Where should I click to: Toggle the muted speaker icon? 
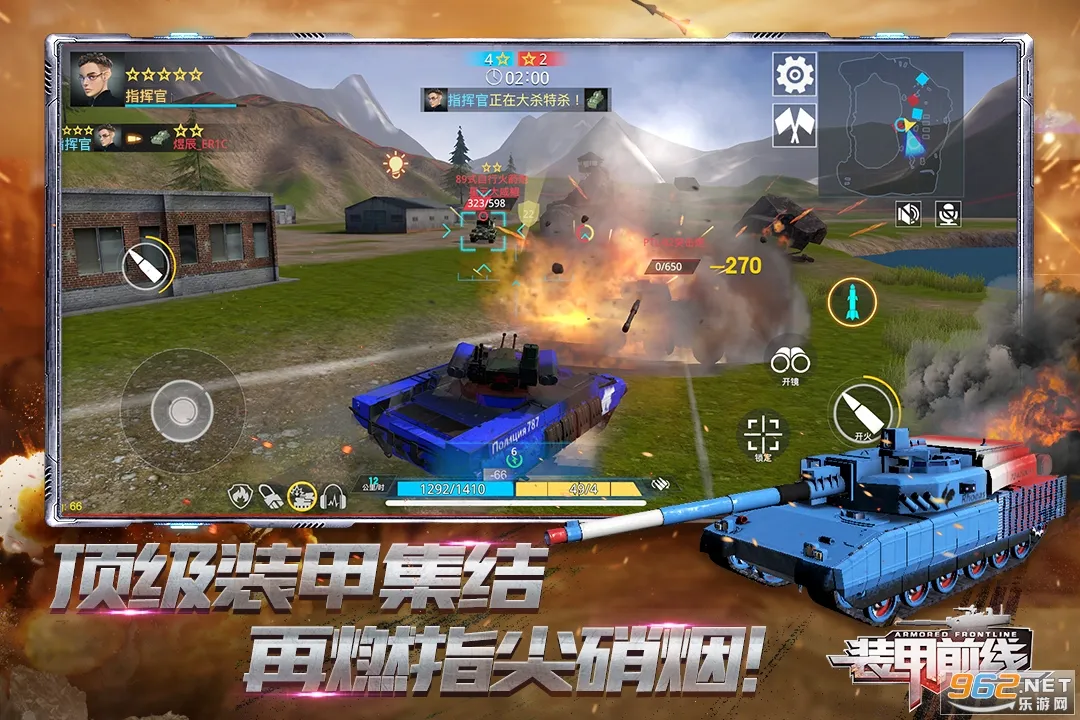tap(908, 212)
